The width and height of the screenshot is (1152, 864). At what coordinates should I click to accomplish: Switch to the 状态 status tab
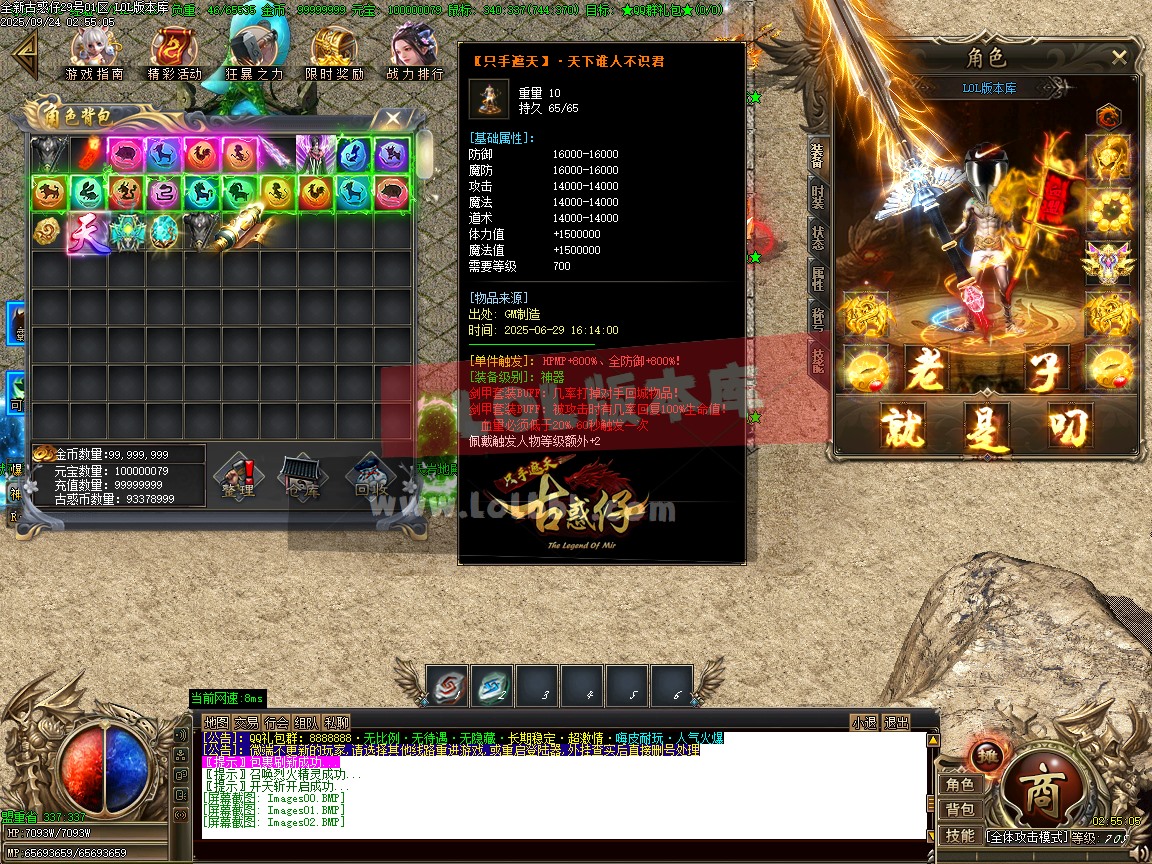[x=818, y=237]
